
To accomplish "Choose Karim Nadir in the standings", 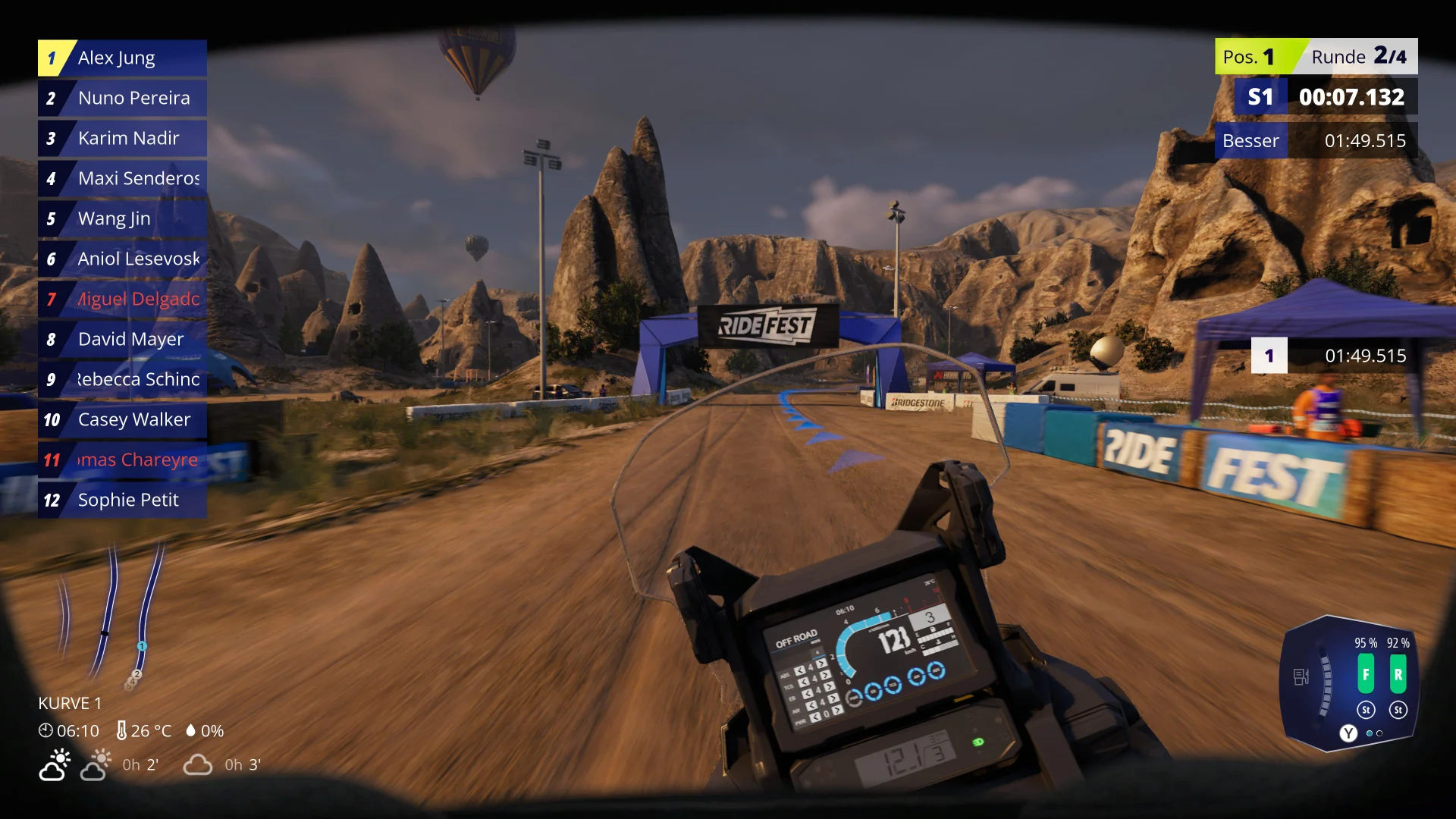I will (122, 139).
